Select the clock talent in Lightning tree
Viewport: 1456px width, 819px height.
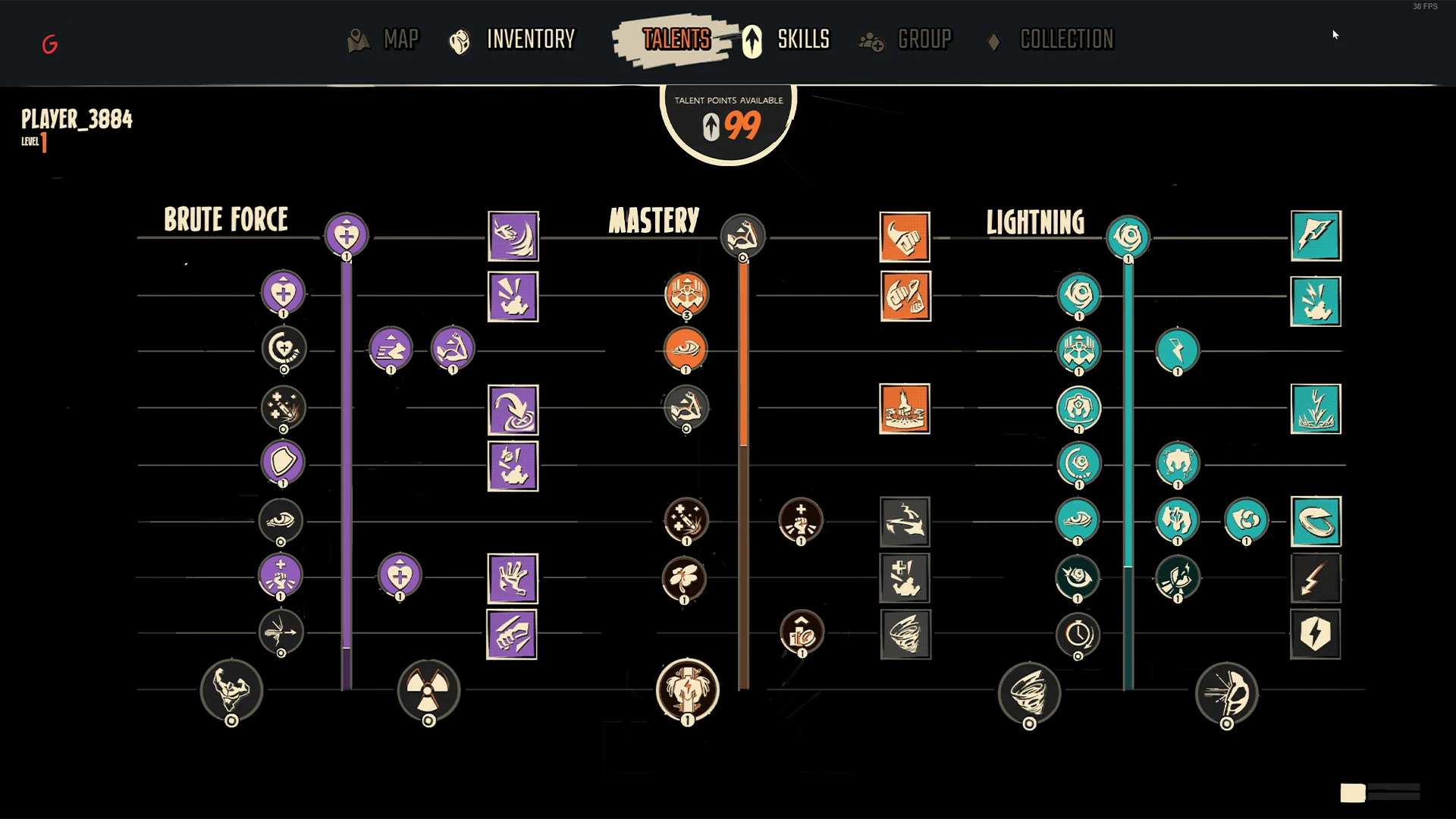pos(1078,635)
